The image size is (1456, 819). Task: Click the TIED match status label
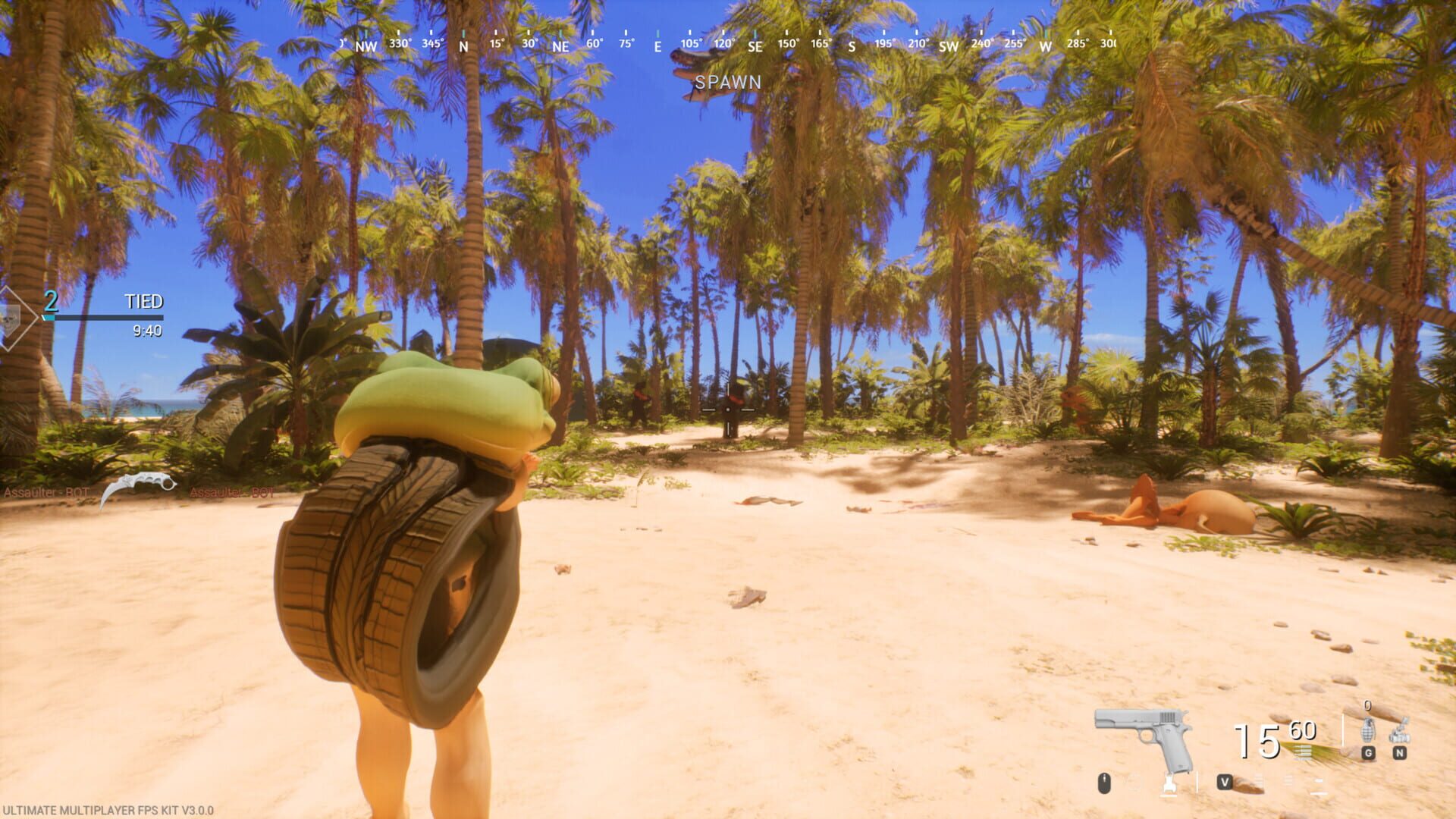[145, 301]
